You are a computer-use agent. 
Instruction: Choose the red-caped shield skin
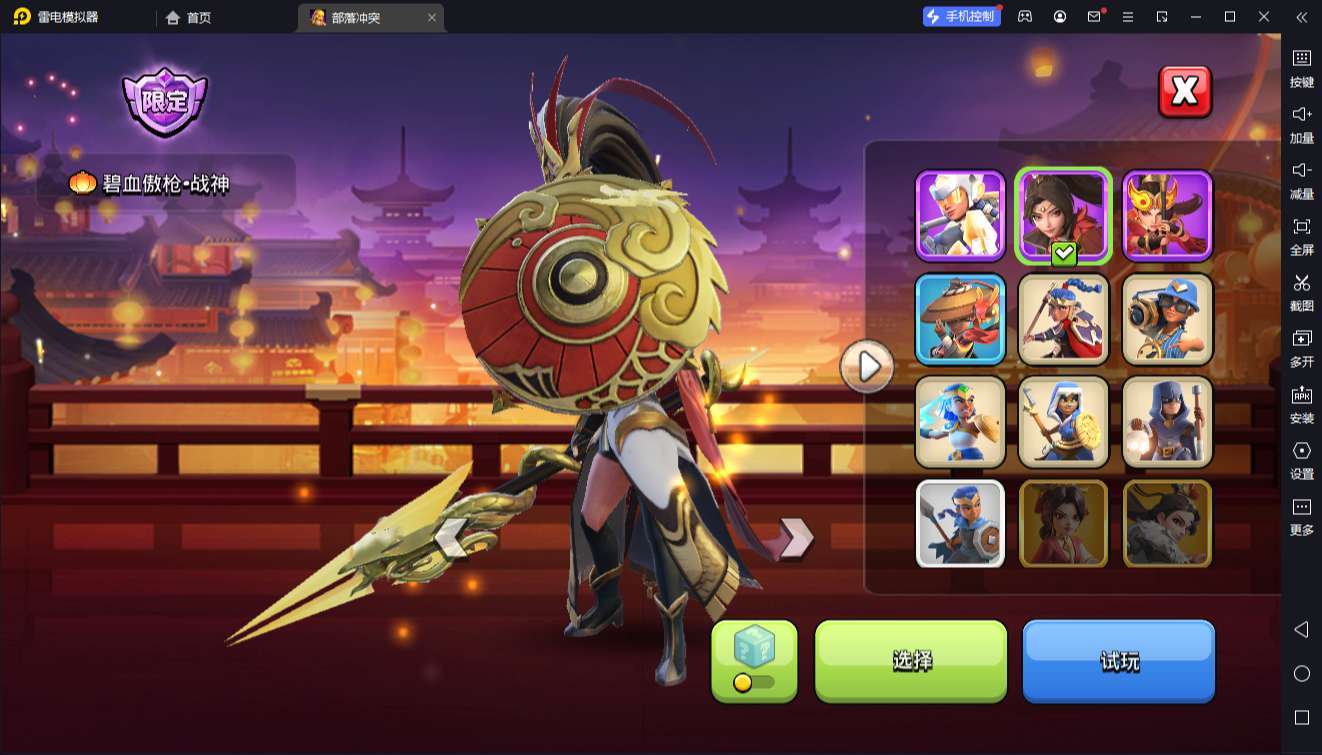1063,318
